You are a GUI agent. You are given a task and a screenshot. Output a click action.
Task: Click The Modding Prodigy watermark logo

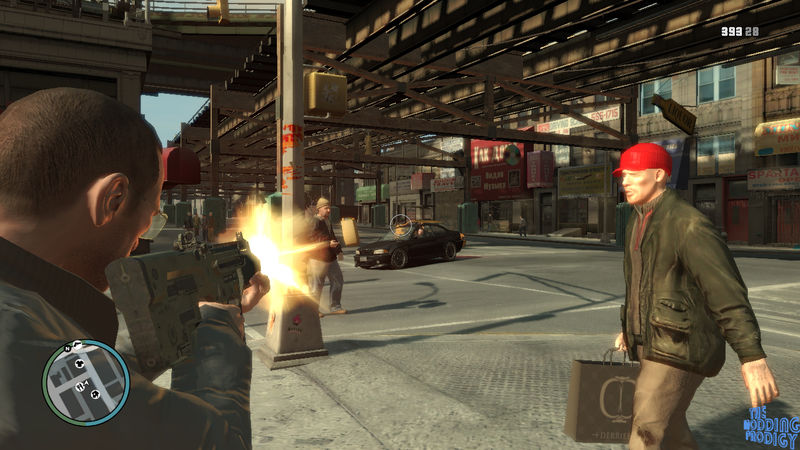point(770,425)
